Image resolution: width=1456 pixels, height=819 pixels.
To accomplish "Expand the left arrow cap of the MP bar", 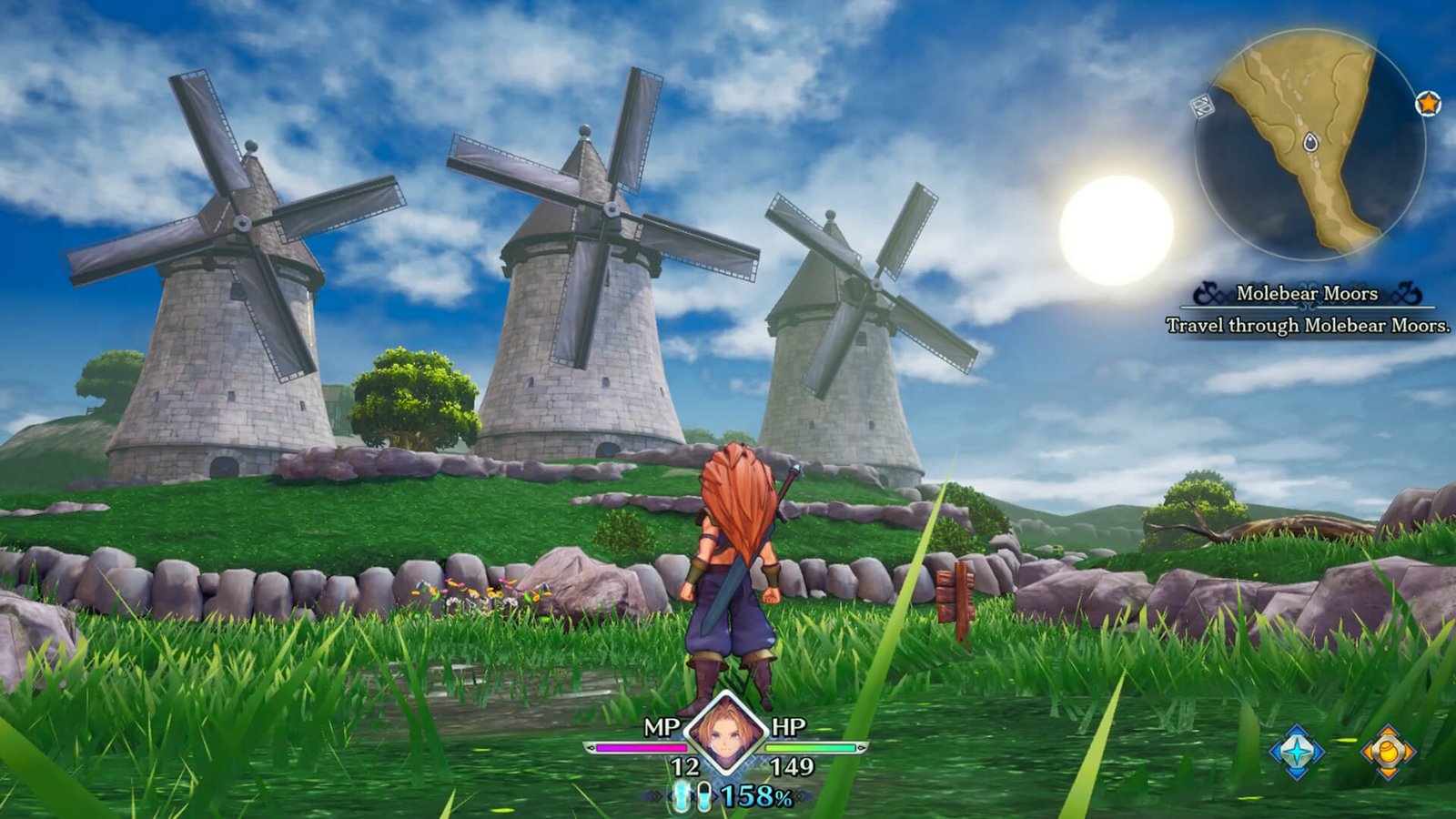I will (593, 746).
